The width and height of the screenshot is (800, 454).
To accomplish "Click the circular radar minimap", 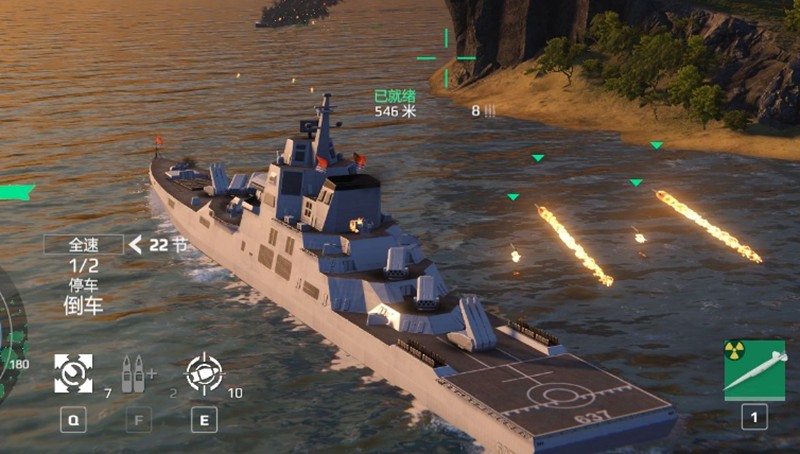I will click(10, 335).
